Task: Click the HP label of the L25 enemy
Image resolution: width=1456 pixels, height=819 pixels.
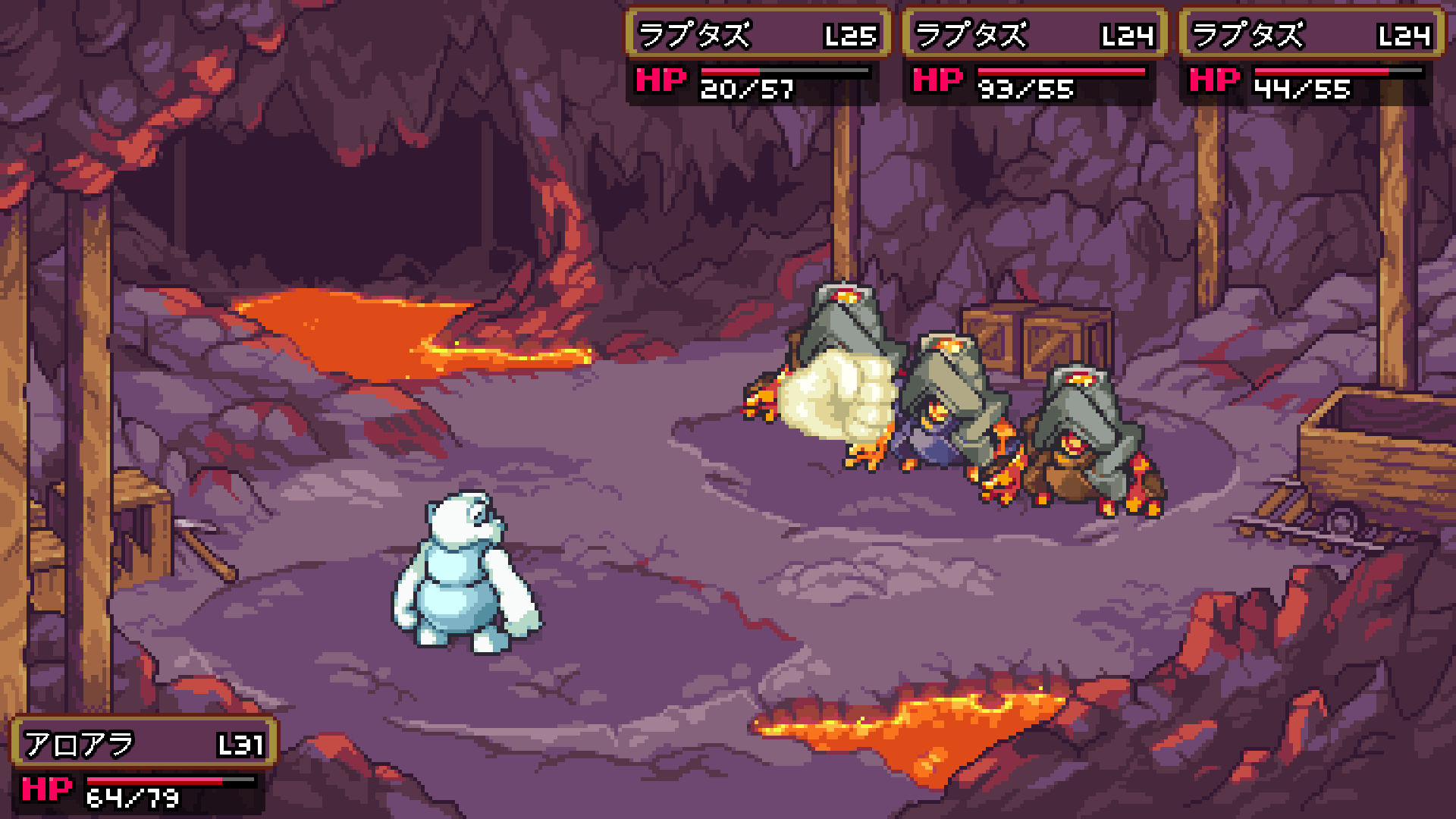Action: click(x=661, y=80)
